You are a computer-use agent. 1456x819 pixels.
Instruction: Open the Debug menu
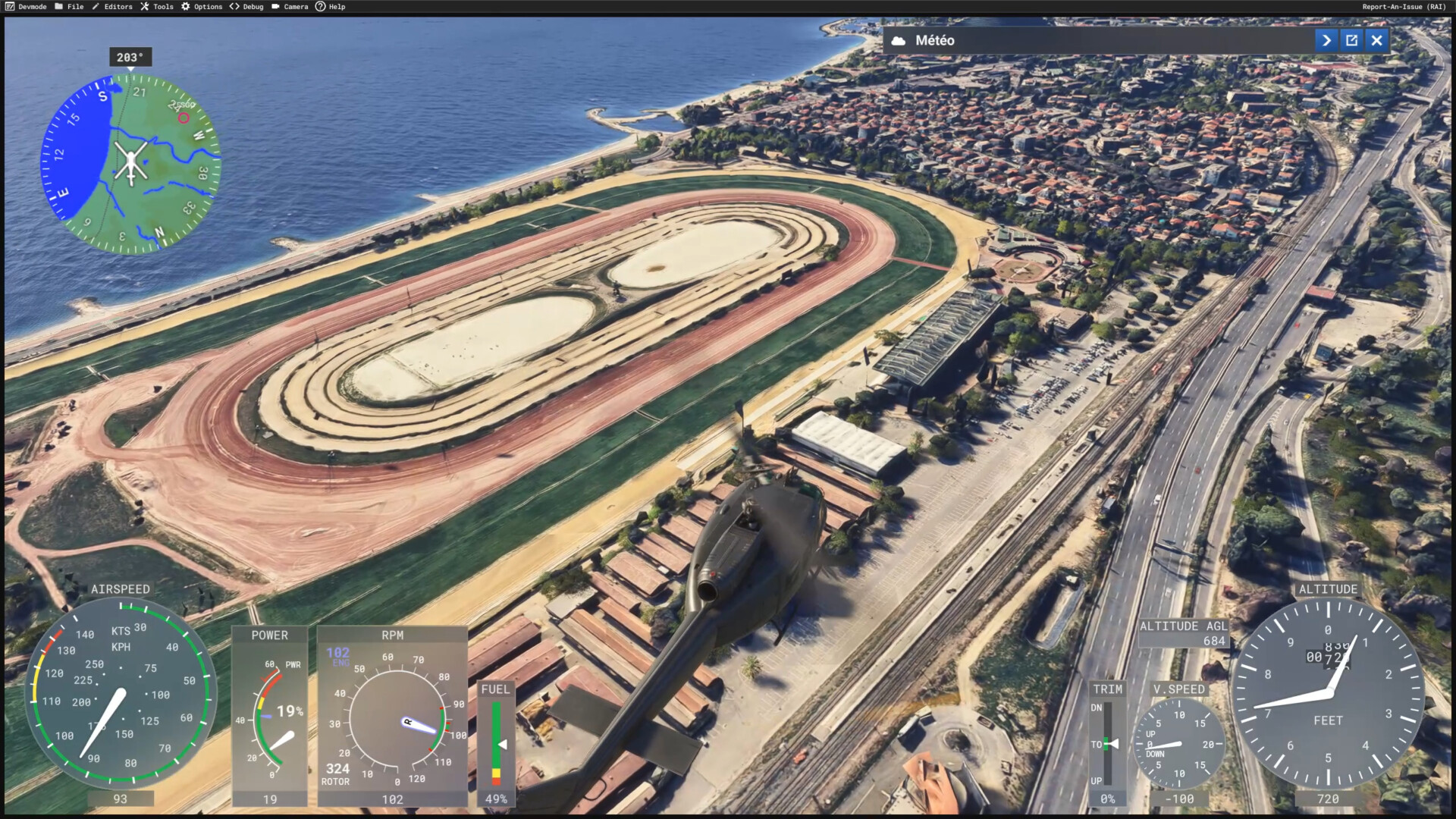coord(246,7)
